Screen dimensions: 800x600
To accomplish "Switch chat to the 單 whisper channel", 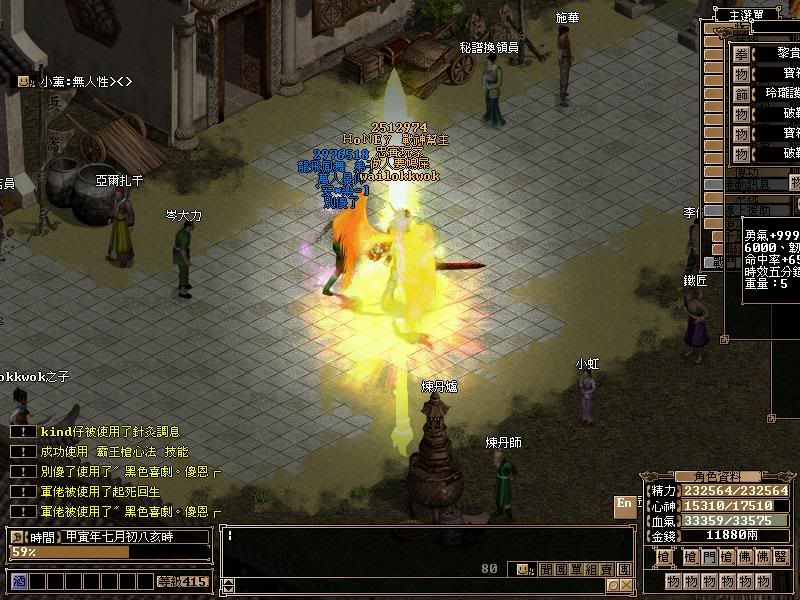I will [574, 569].
